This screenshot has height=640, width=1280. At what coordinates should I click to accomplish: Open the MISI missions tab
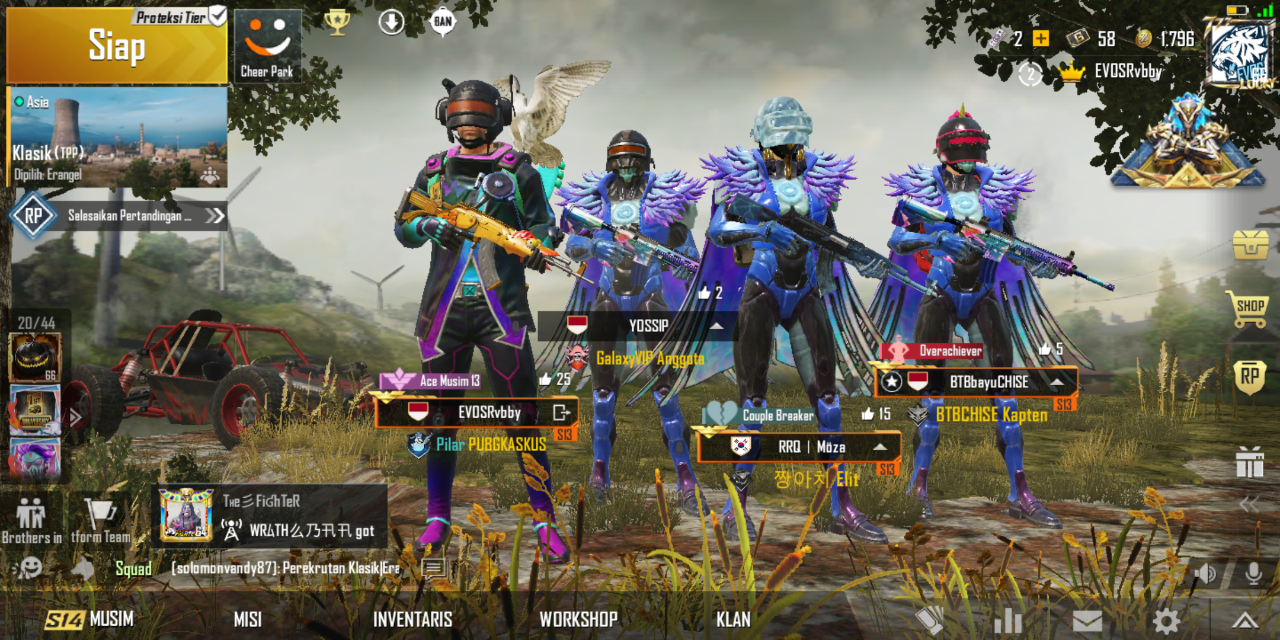tap(248, 619)
